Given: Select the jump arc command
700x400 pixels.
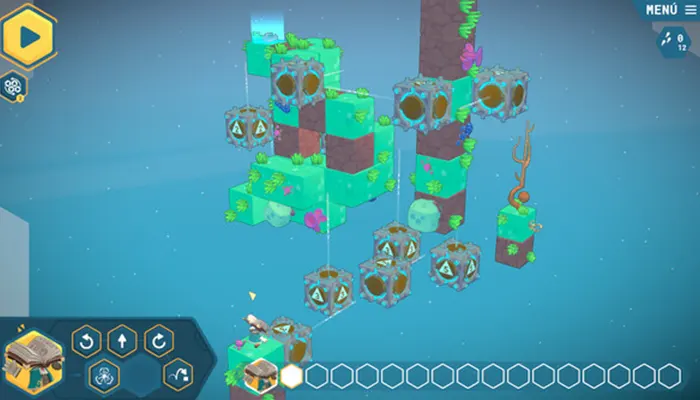Looking at the screenshot, I should [178, 374].
